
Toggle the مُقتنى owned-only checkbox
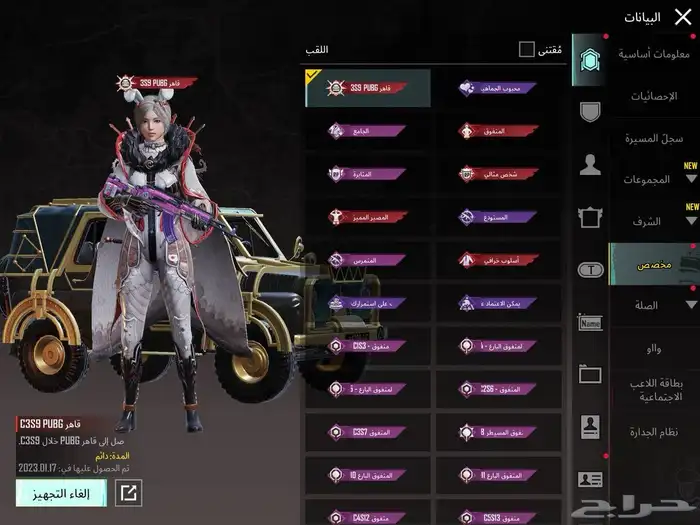(527, 49)
